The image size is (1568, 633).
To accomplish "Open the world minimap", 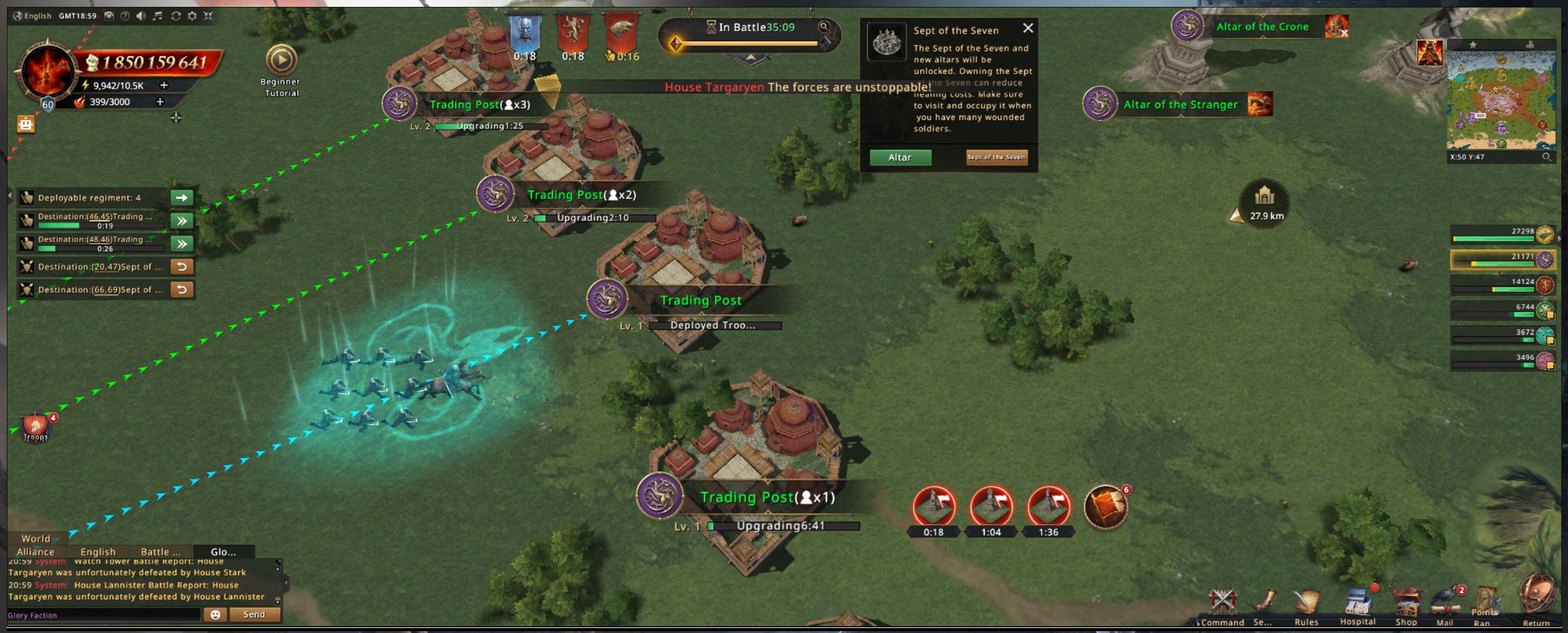I will pyautogui.click(x=1501, y=99).
